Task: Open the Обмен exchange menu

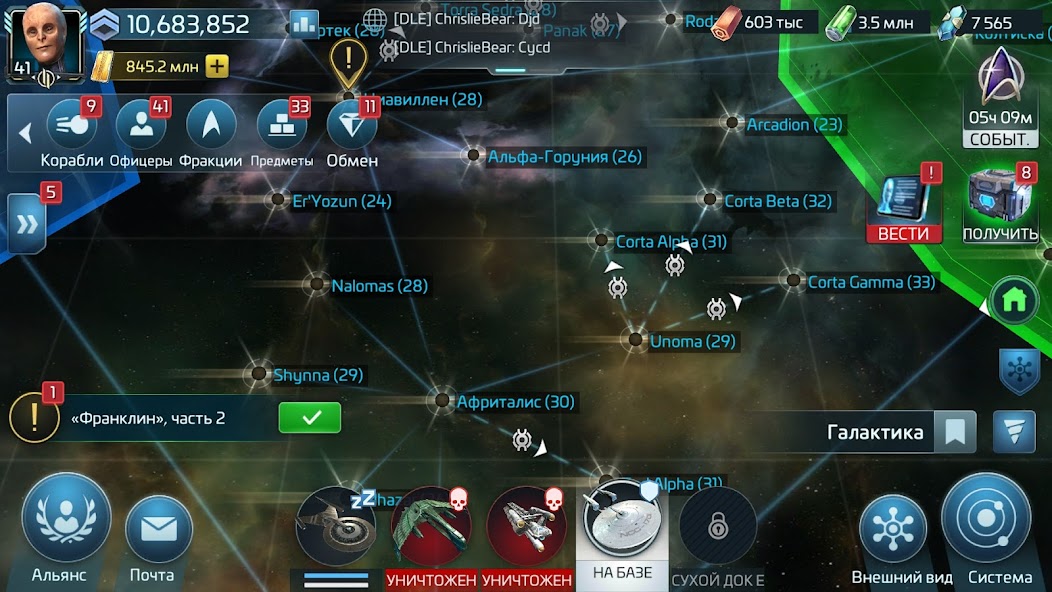Action: (352, 127)
